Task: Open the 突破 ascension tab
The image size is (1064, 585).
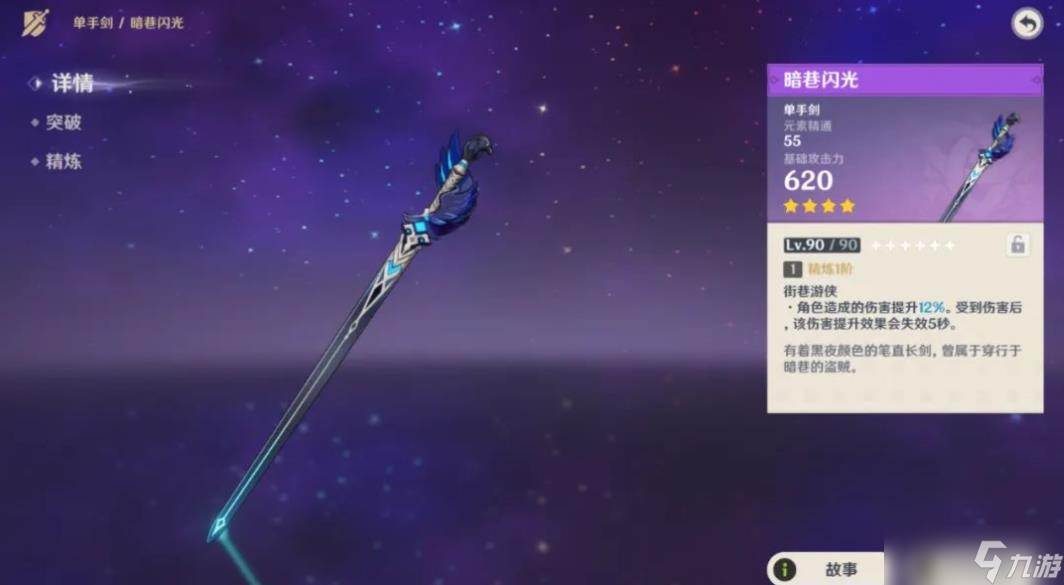Action: pyautogui.click(x=63, y=123)
